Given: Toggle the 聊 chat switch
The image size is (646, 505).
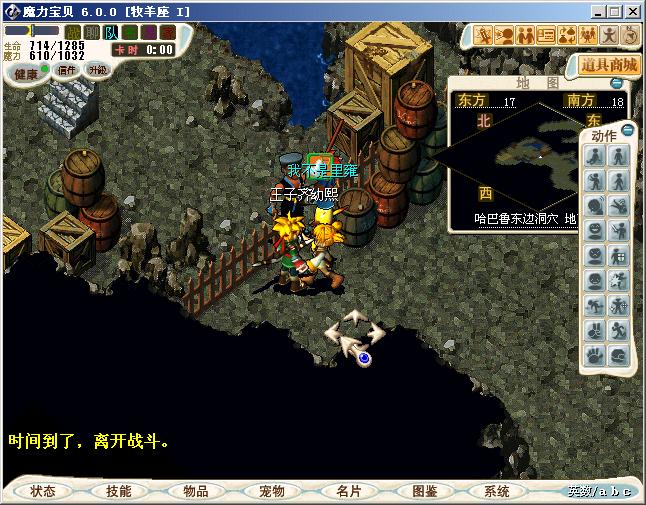Looking at the screenshot, I should click(92, 32).
